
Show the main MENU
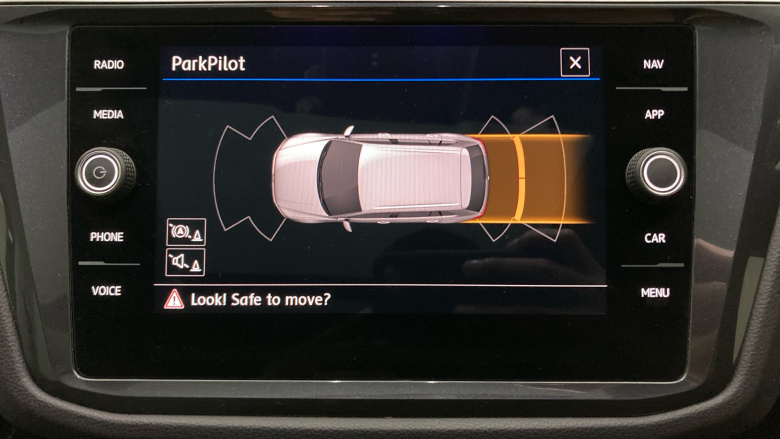coord(655,293)
